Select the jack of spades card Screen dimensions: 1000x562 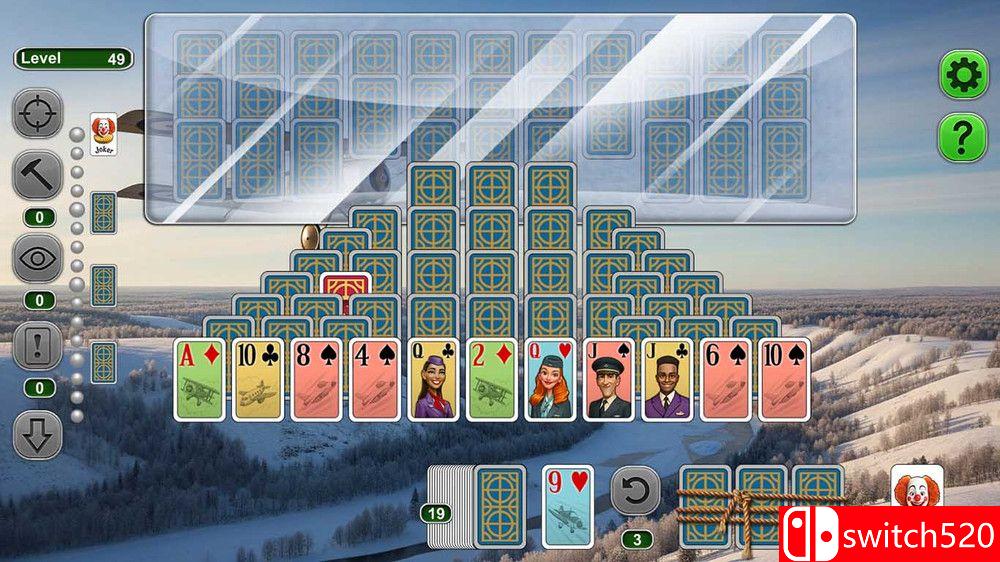pyautogui.click(x=610, y=379)
